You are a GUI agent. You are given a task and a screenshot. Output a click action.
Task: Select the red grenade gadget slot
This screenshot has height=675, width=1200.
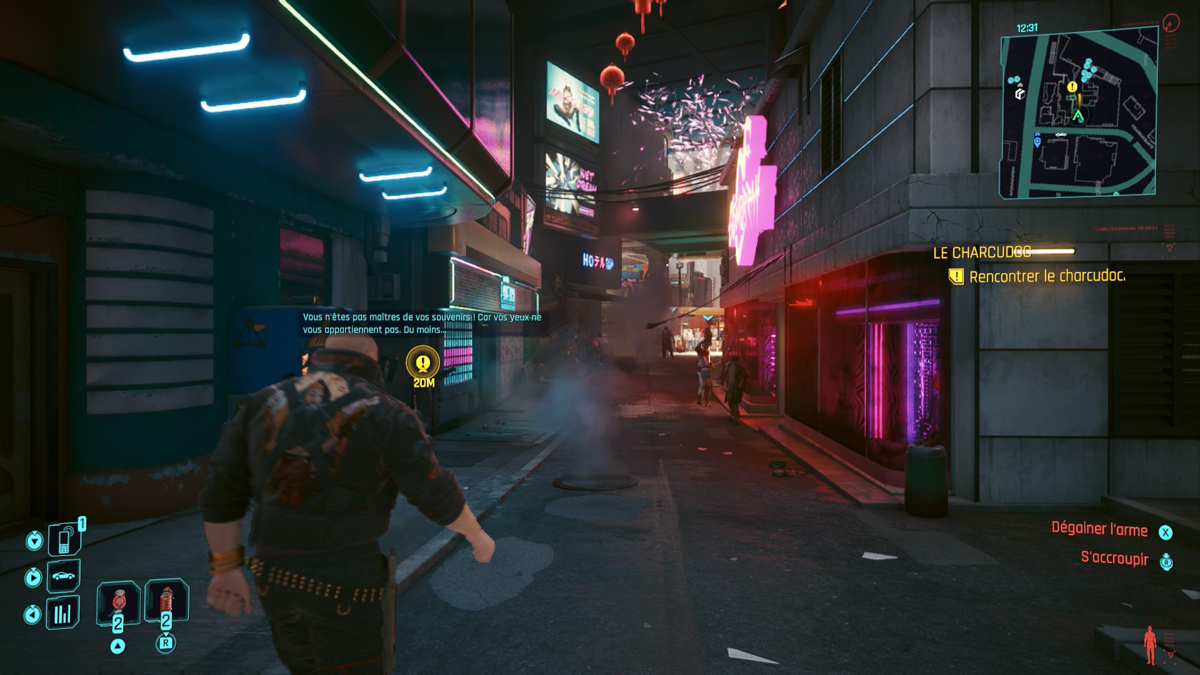(x=166, y=602)
